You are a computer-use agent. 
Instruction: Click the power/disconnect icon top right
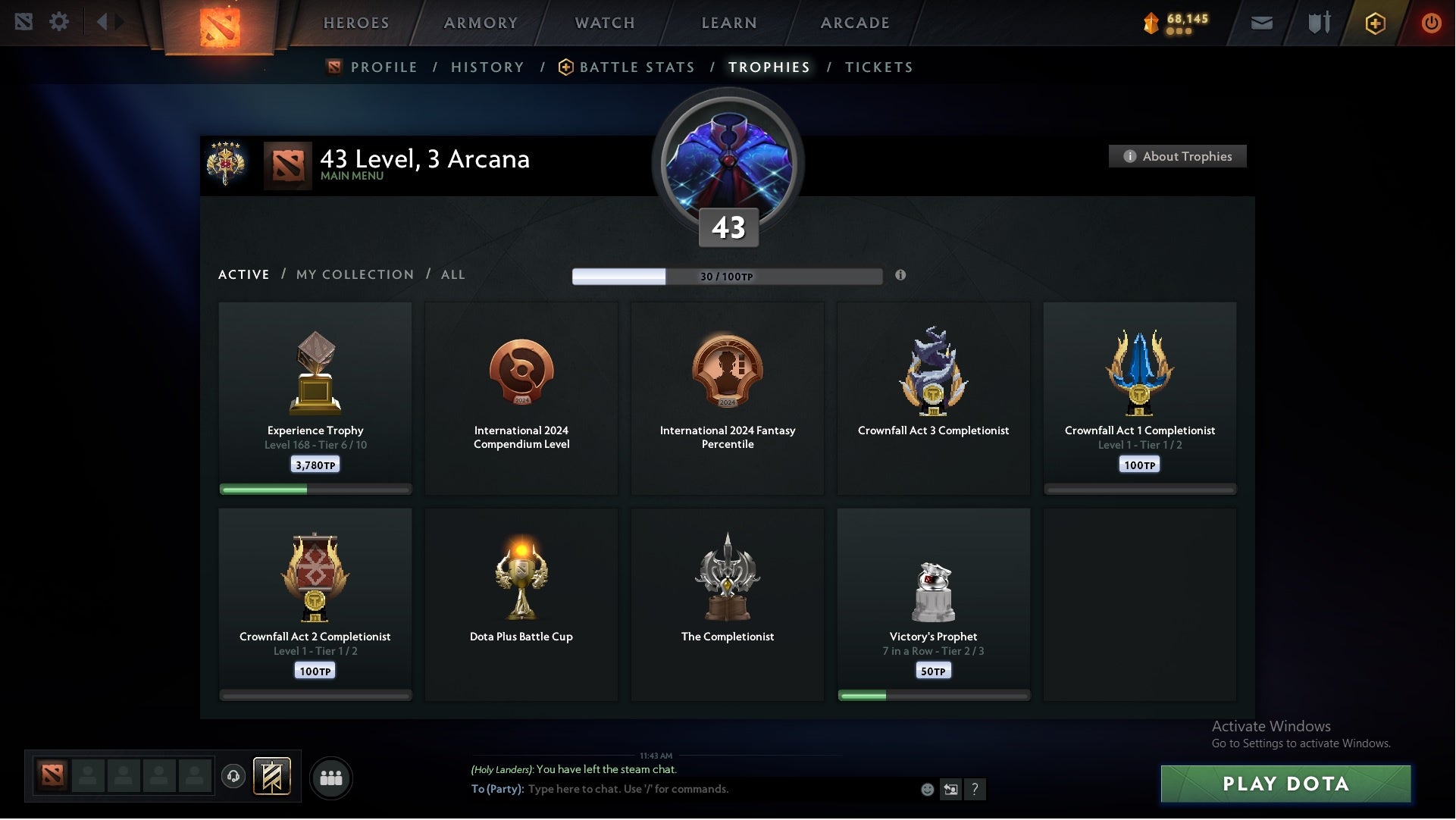click(x=1432, y=23)
